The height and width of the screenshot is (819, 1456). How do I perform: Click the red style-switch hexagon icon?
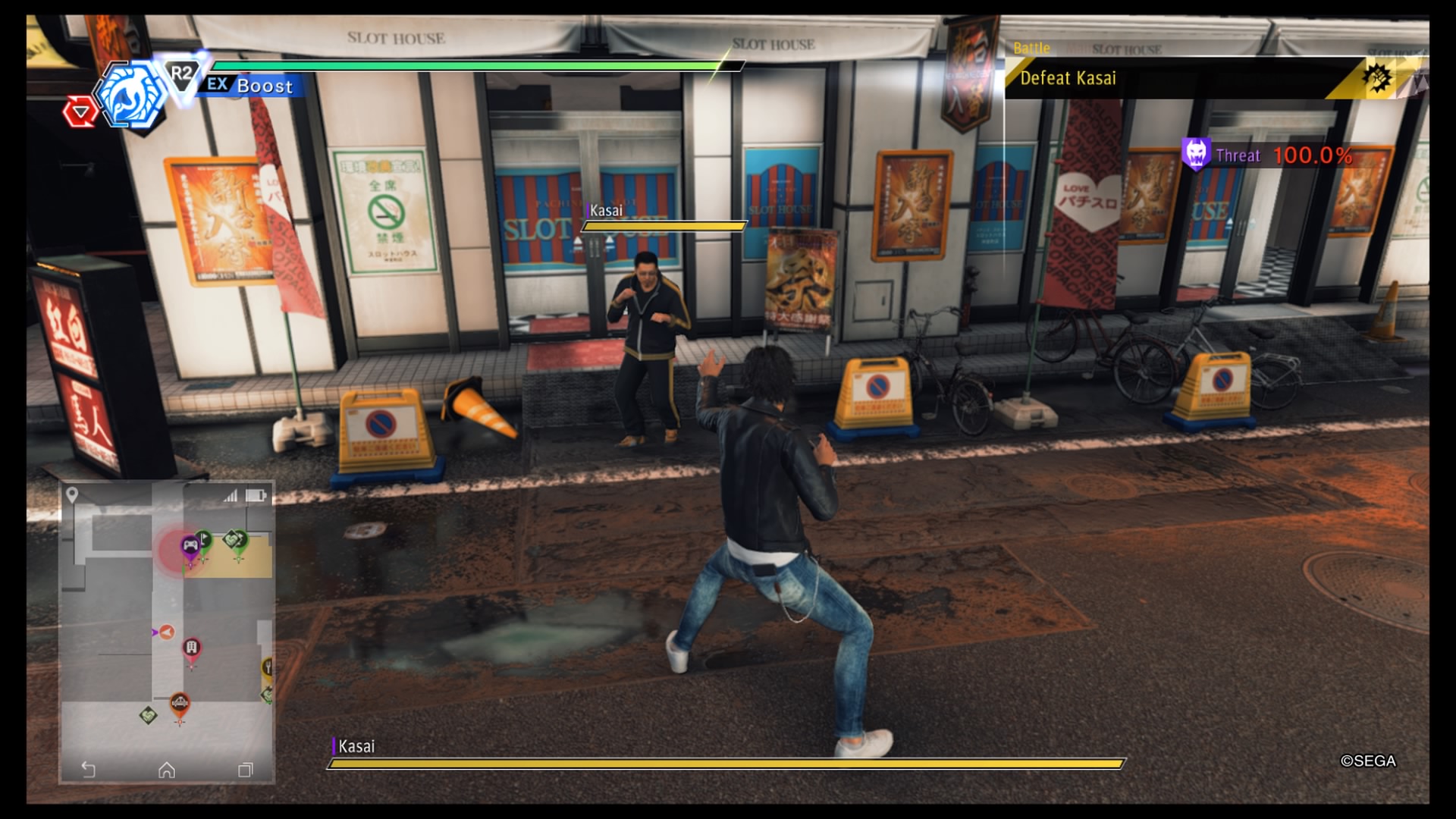(x=80, y=113)
